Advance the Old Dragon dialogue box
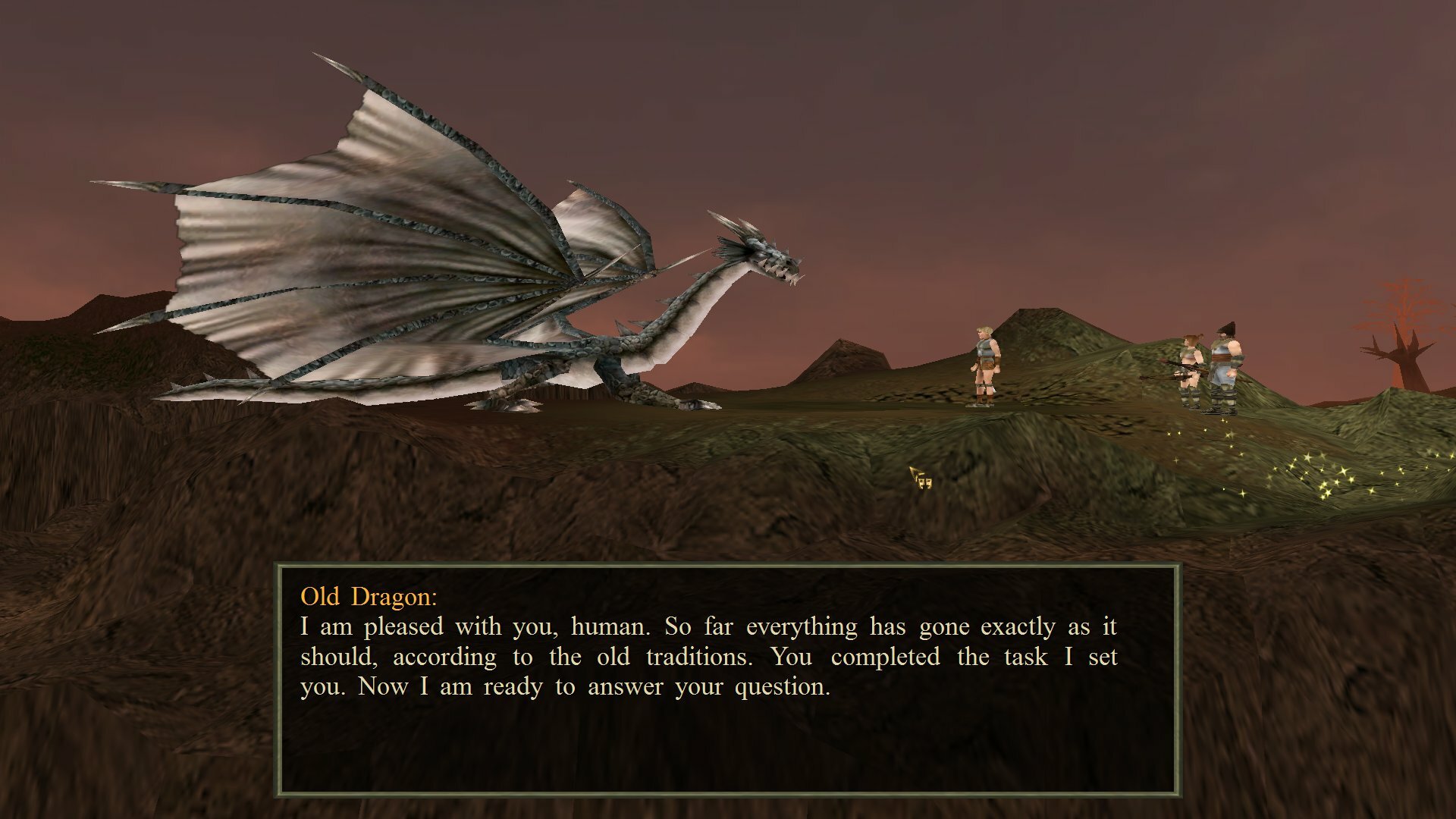The height and width of the screenshot is (819, 1456). point(726,679)
